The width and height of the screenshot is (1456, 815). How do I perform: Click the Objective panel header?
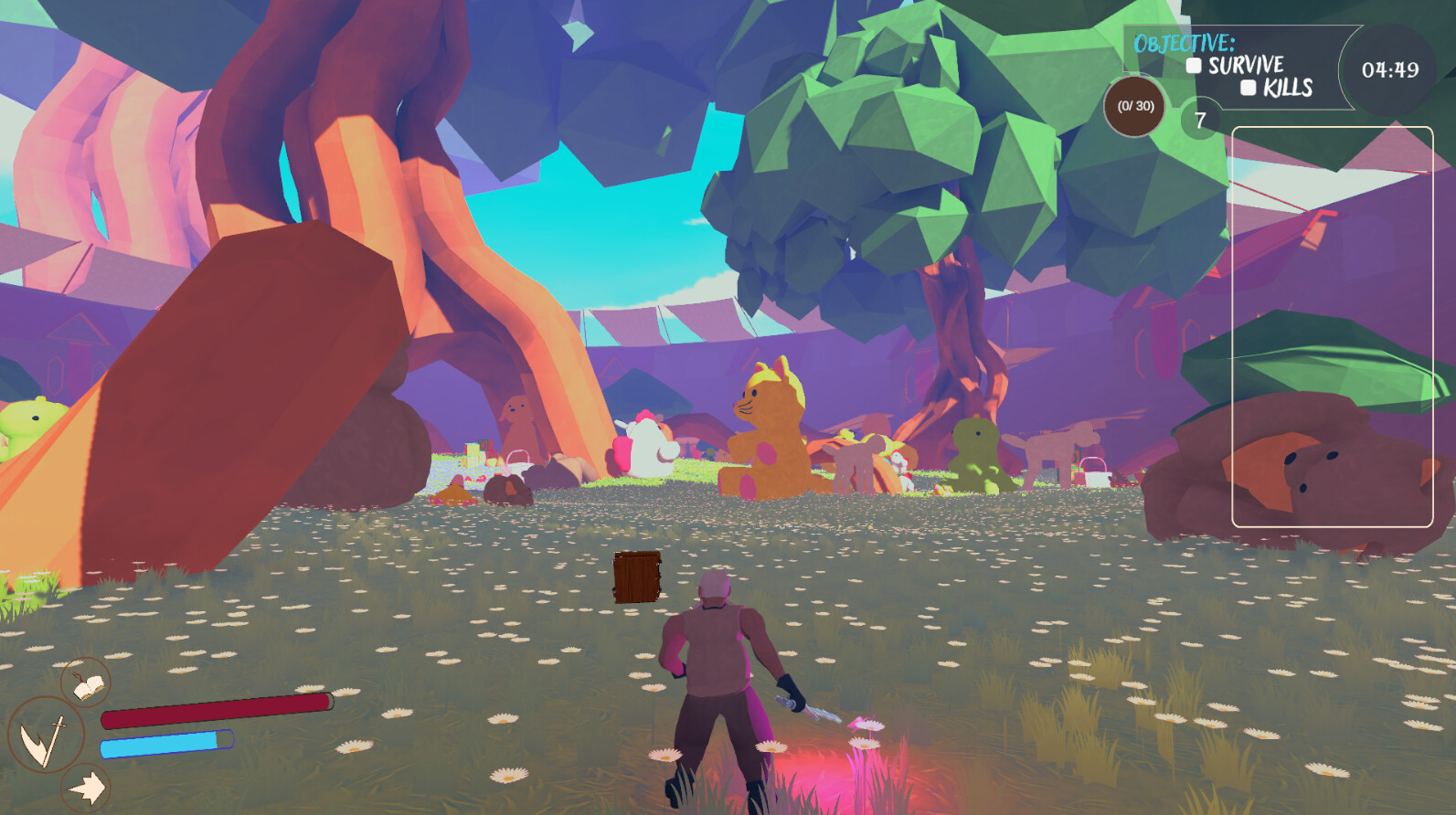pos(1185,41)
